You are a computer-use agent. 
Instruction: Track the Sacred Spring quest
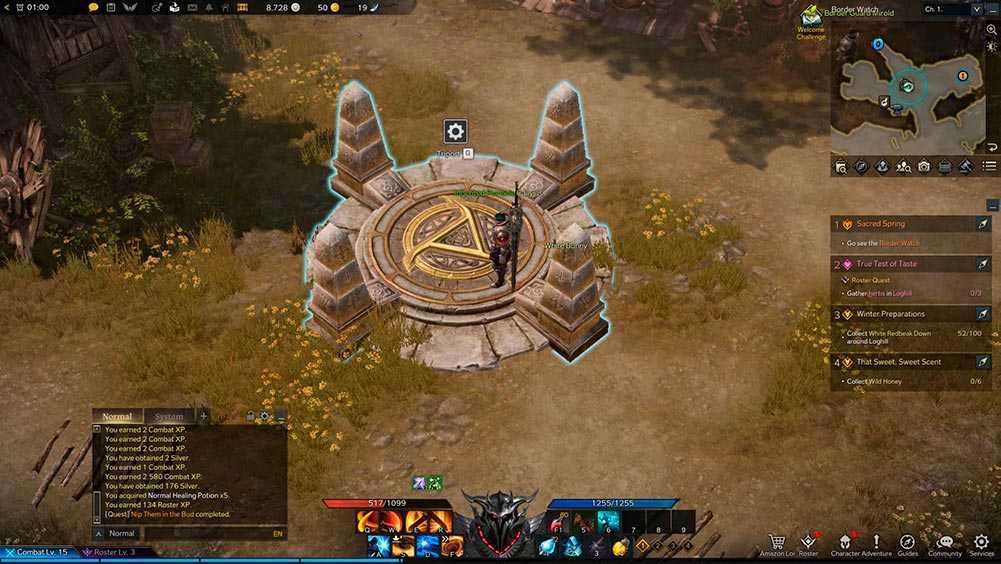983,225
